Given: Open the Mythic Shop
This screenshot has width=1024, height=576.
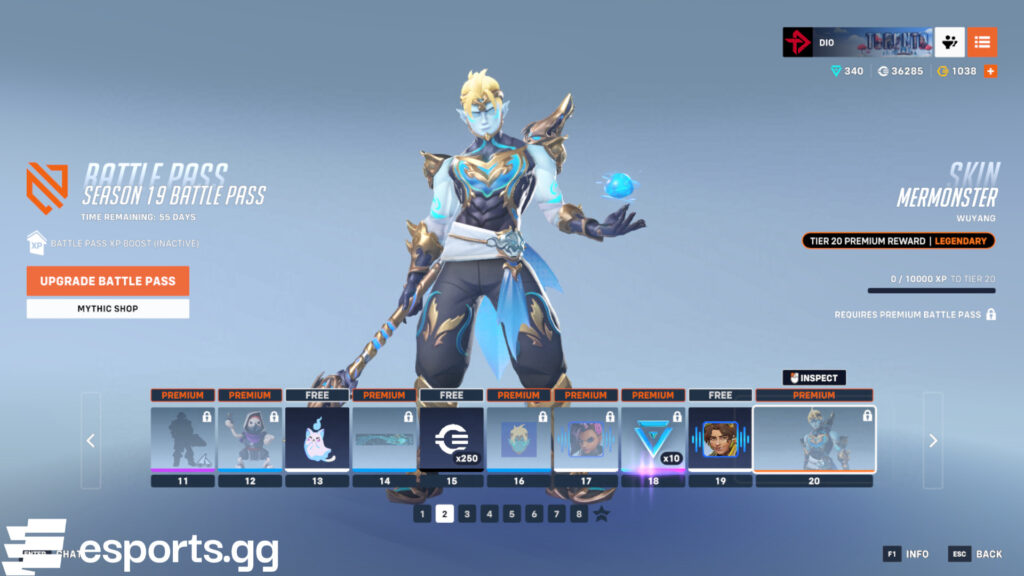Looking at the screenshot, I should tap(108, 309).
